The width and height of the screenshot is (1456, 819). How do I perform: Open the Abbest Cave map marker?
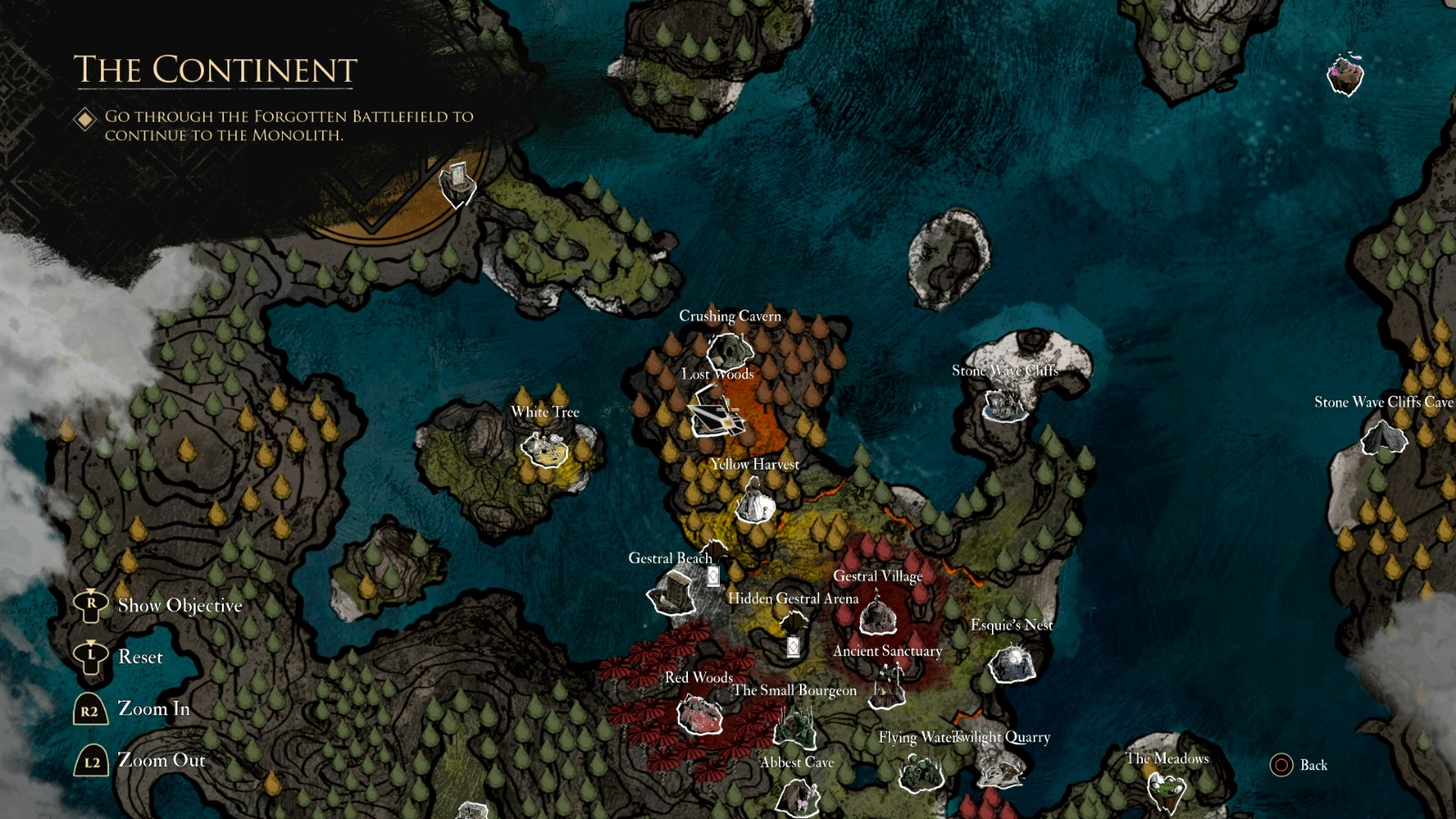point(799,798)
